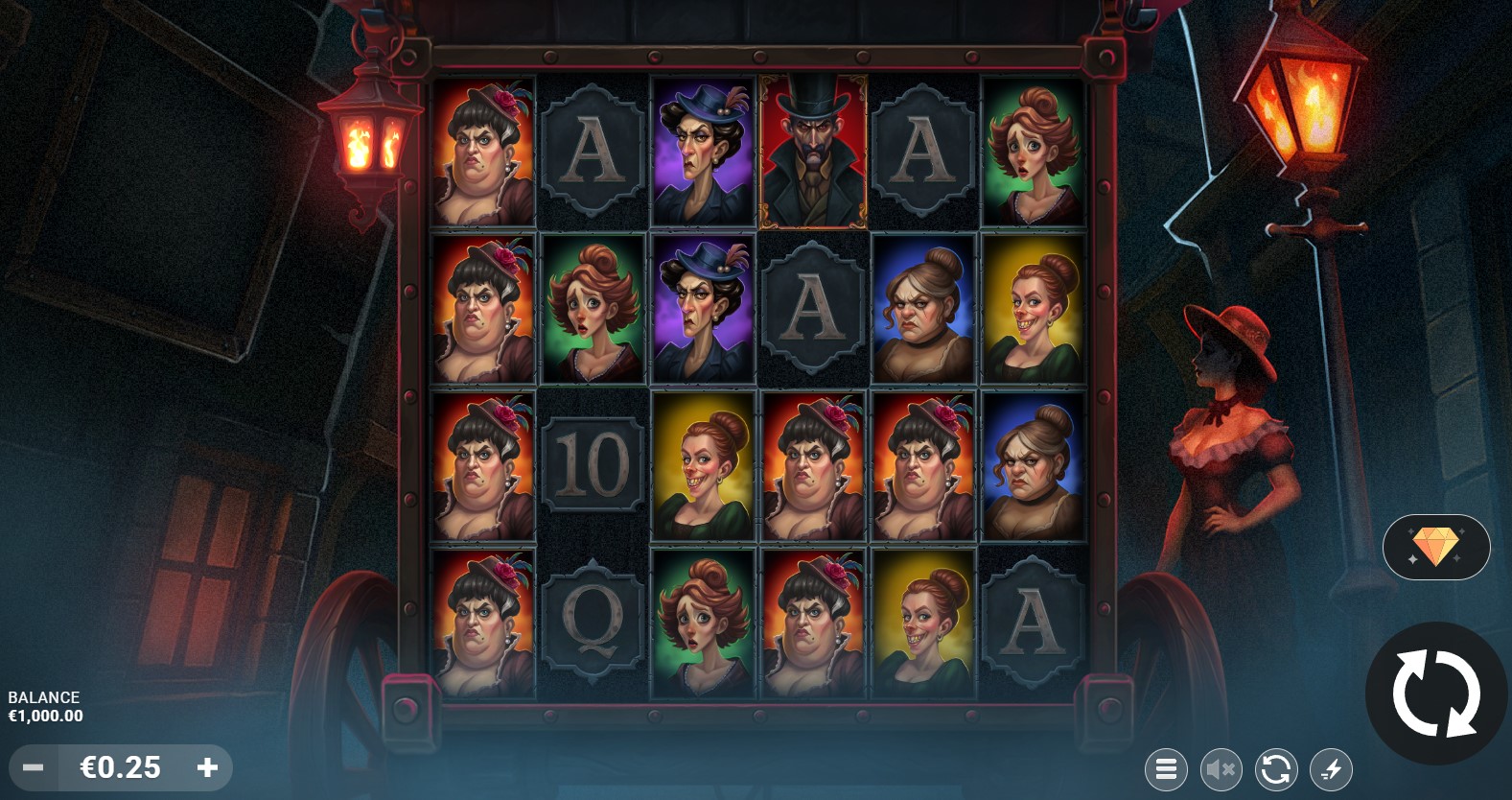Open the diamond bonus feature button
The width and height of the screenshot is (1512, 800).
click(1435, 547)
